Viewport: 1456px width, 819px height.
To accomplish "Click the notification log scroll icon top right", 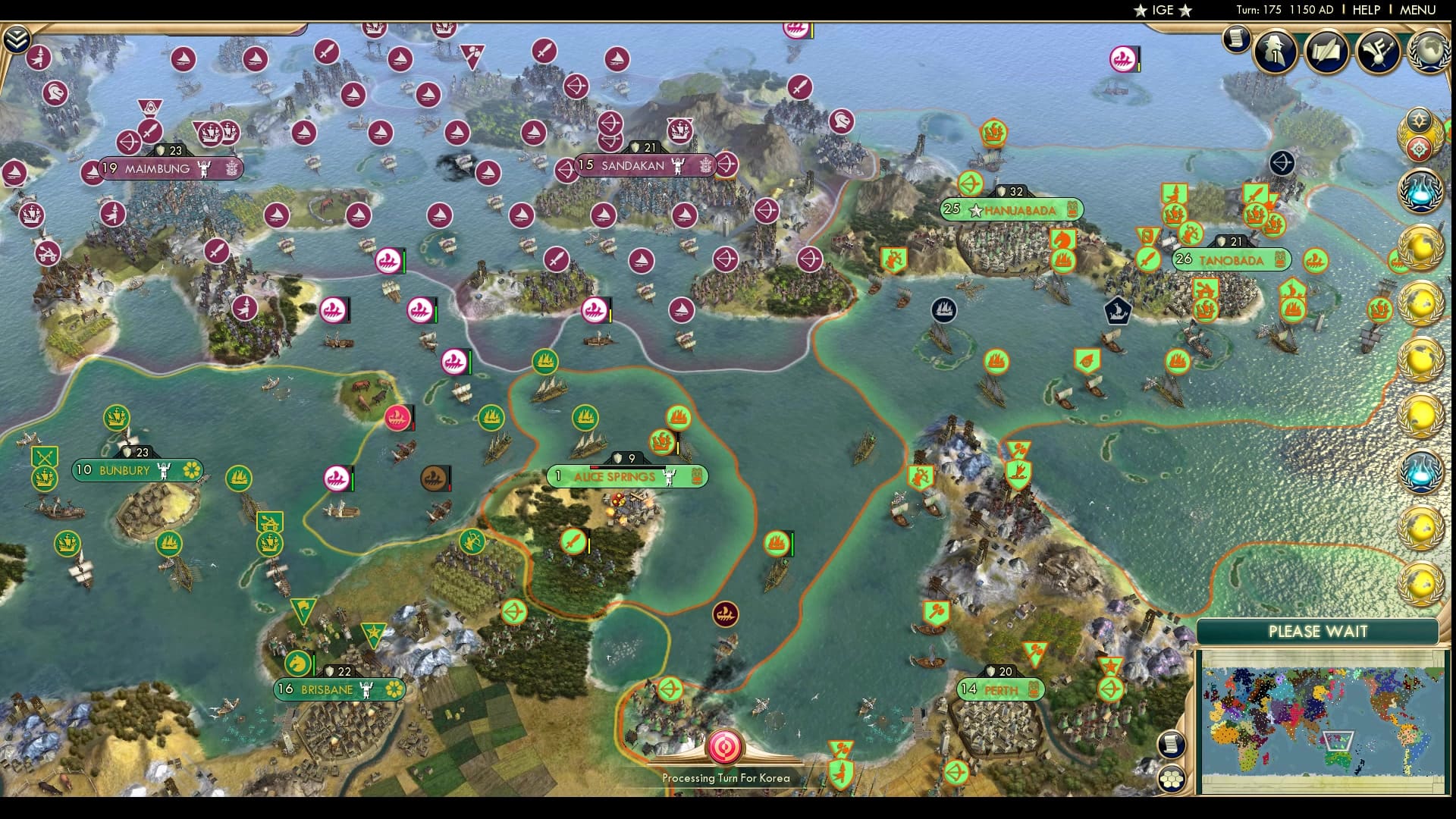I will click(1236, 39).
